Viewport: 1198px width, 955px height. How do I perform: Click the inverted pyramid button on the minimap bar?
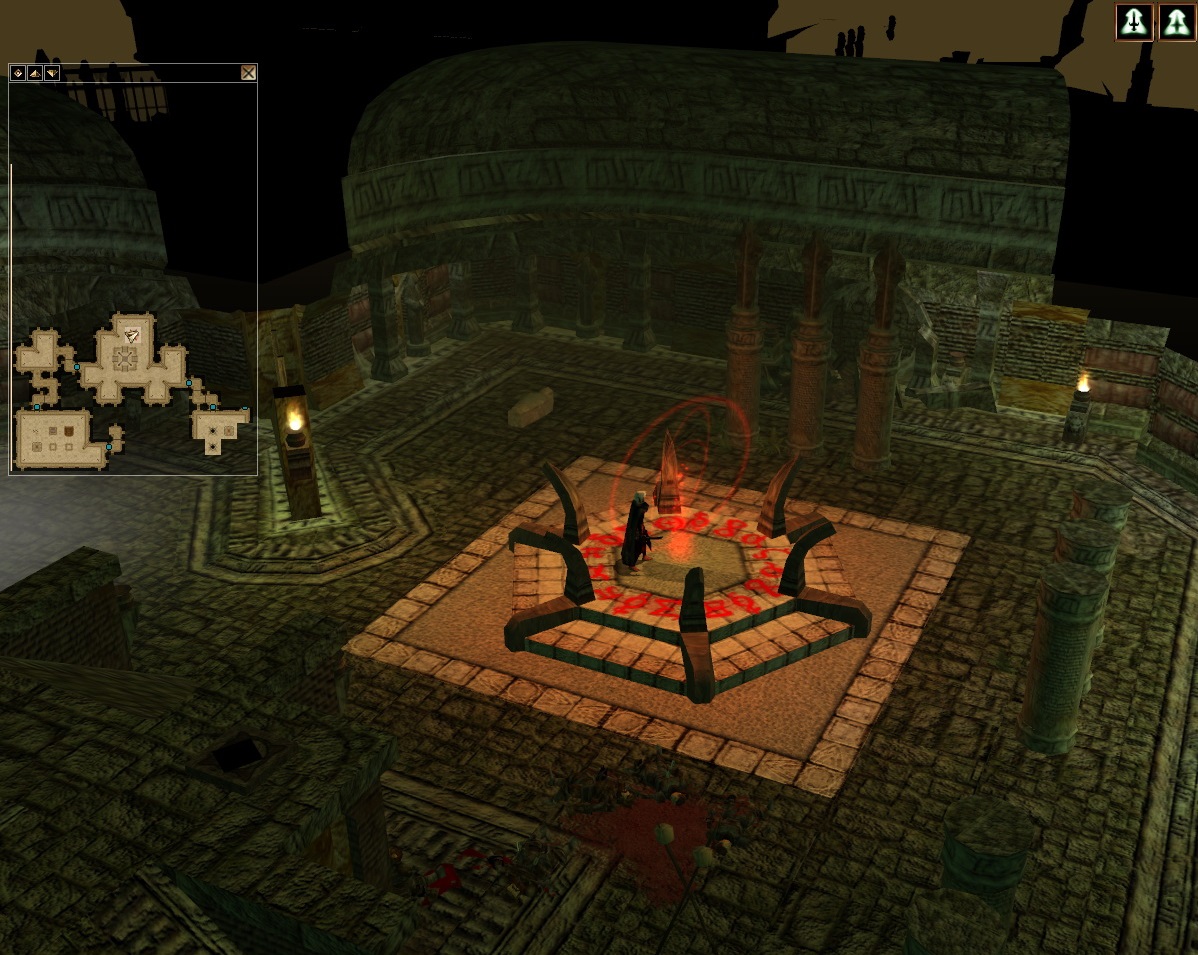51,73
